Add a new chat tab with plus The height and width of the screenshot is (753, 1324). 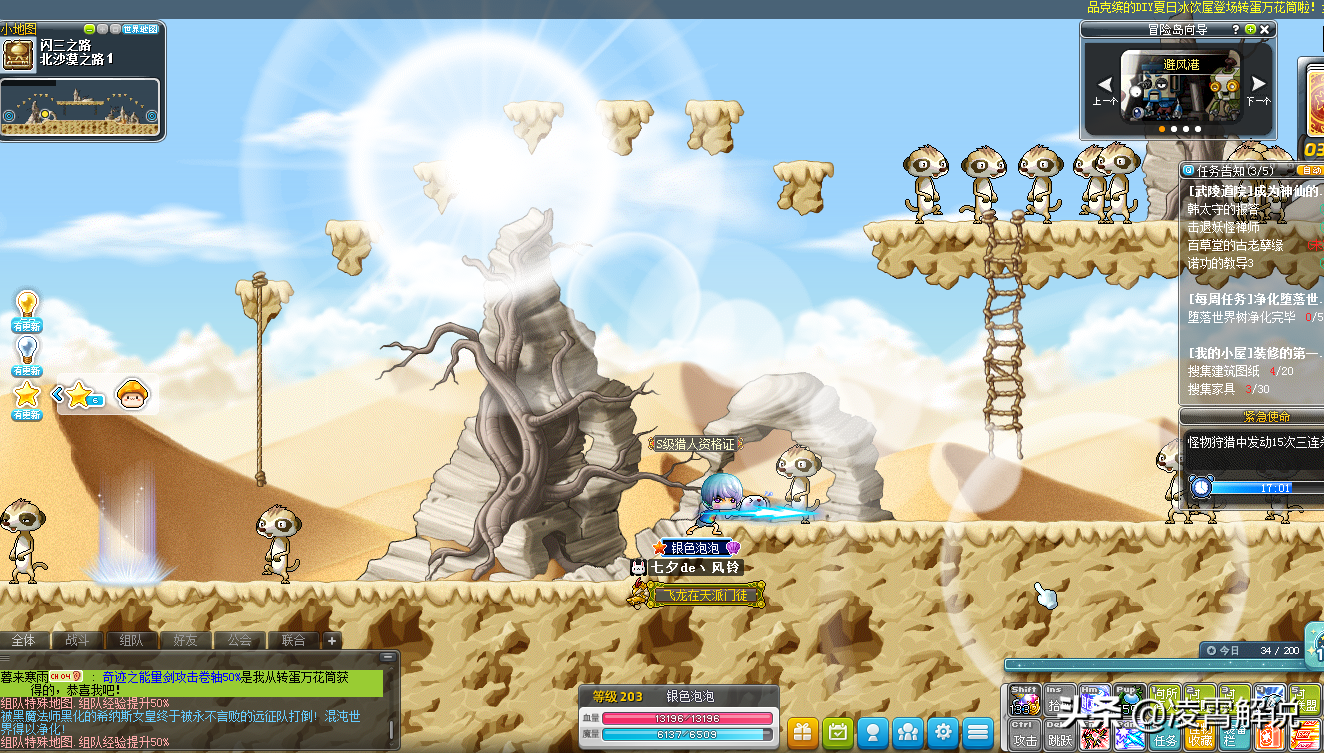(x=332, y=640)
